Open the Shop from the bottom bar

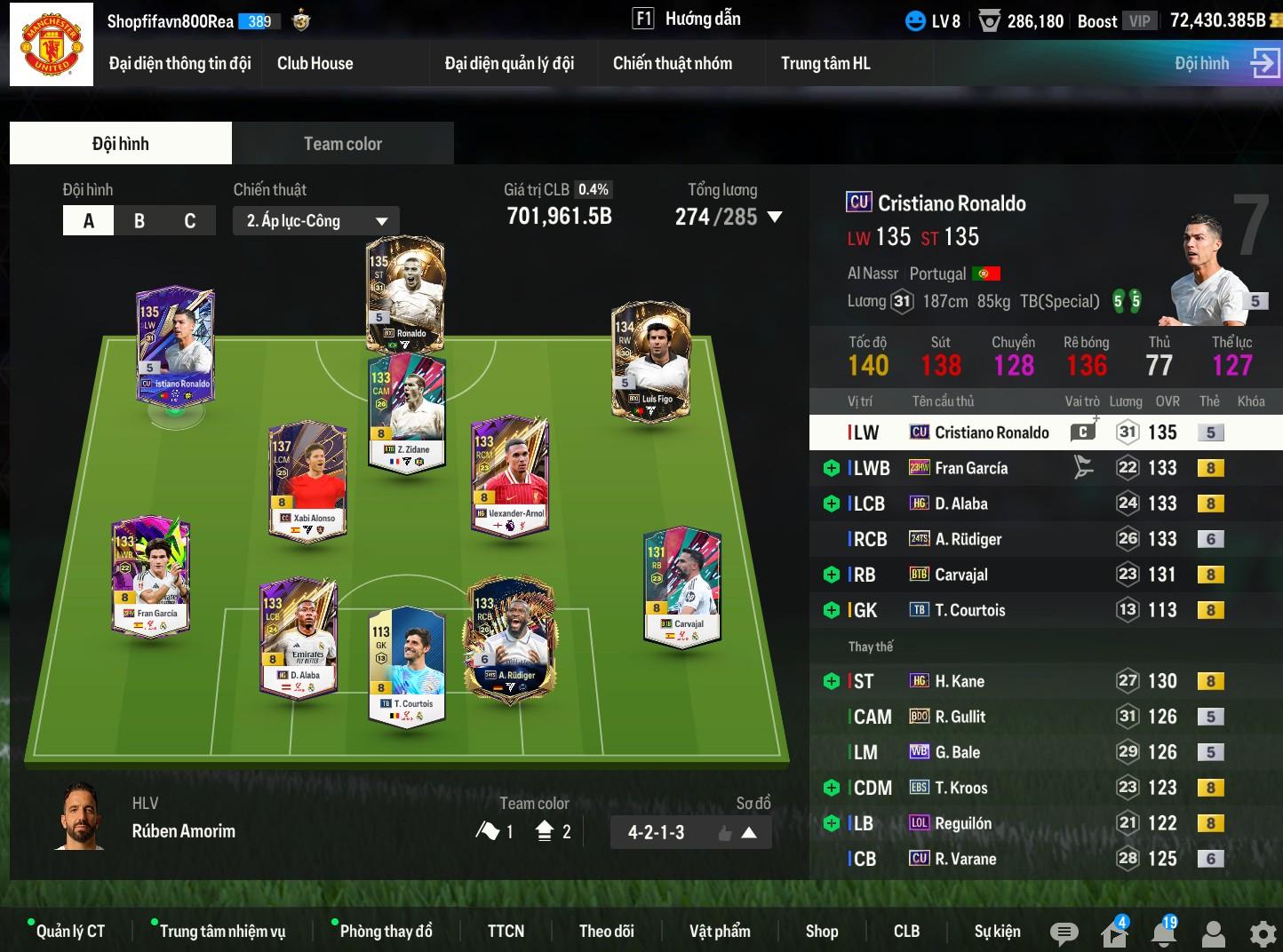822,931
